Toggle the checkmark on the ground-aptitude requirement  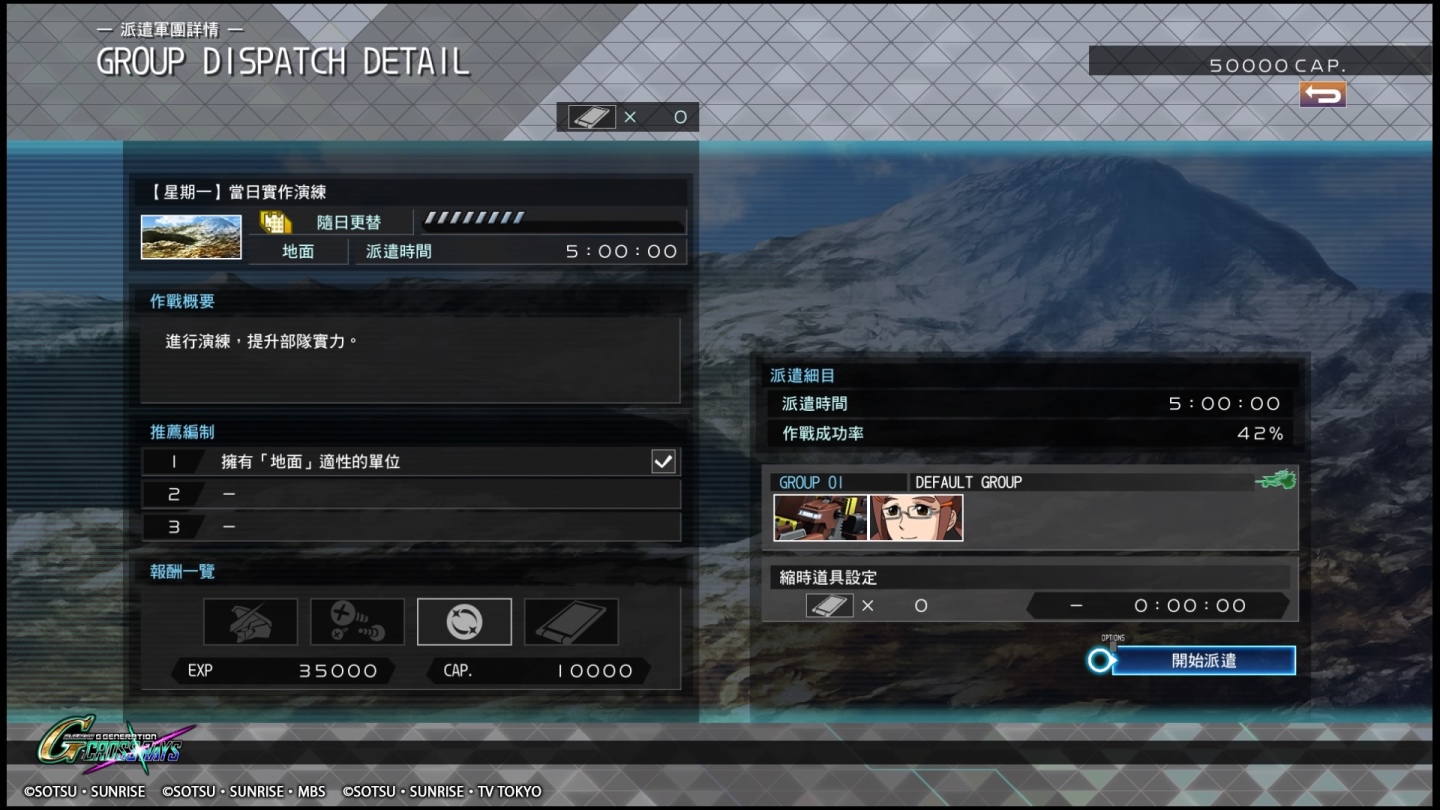[663, 461]
